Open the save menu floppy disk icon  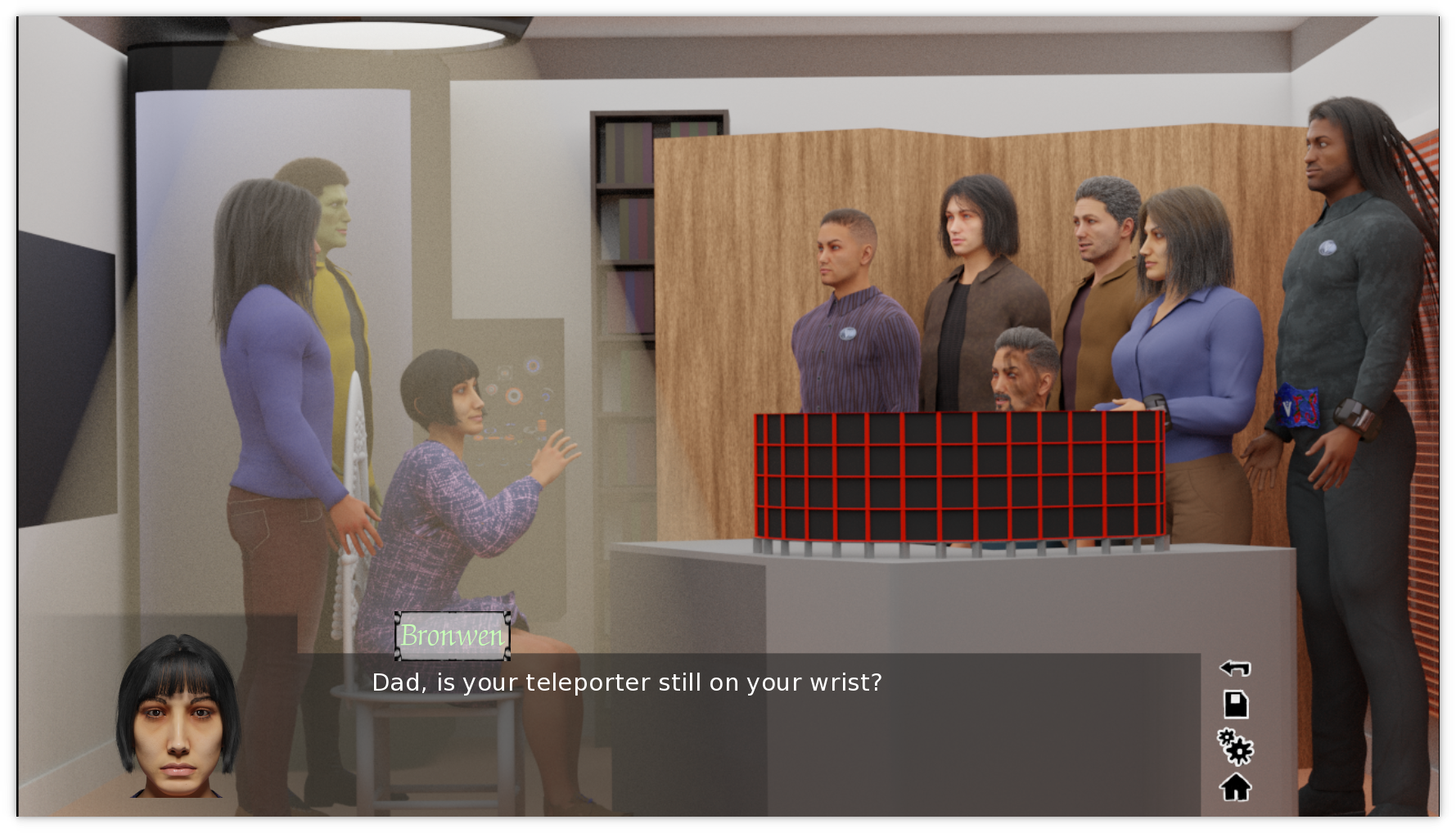pos(1235,705)
